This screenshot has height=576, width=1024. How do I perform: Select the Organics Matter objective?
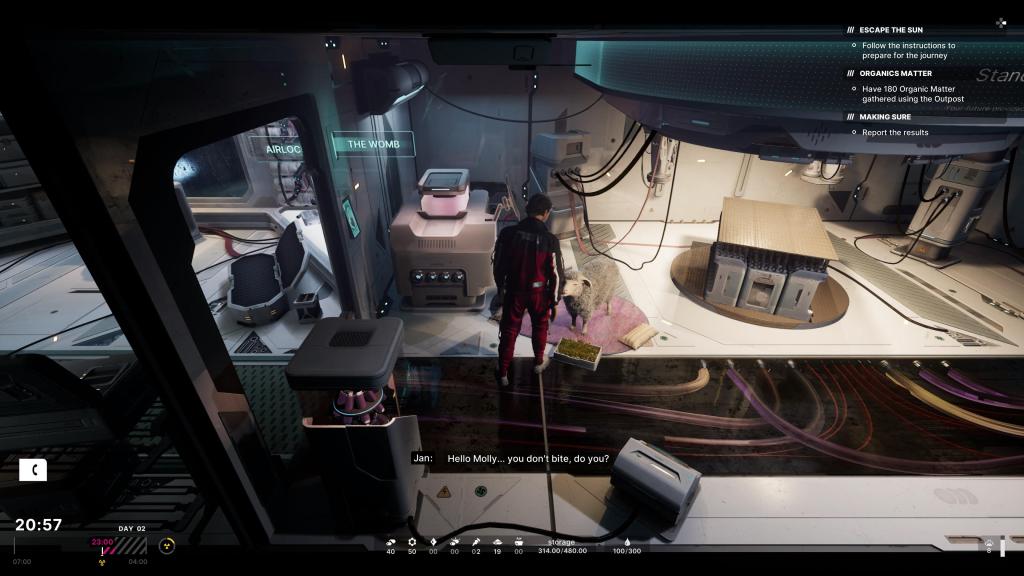click(x=895, y=73)
